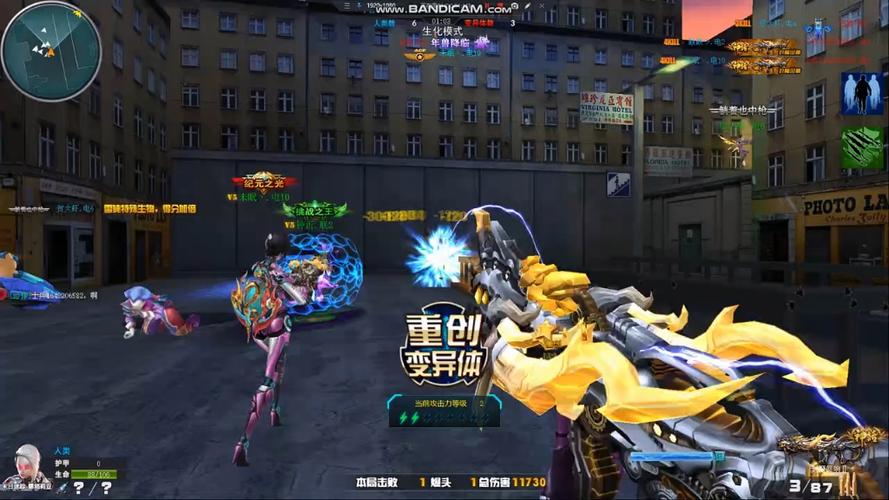Click the top kill feed weapon entry

[762, 46]
